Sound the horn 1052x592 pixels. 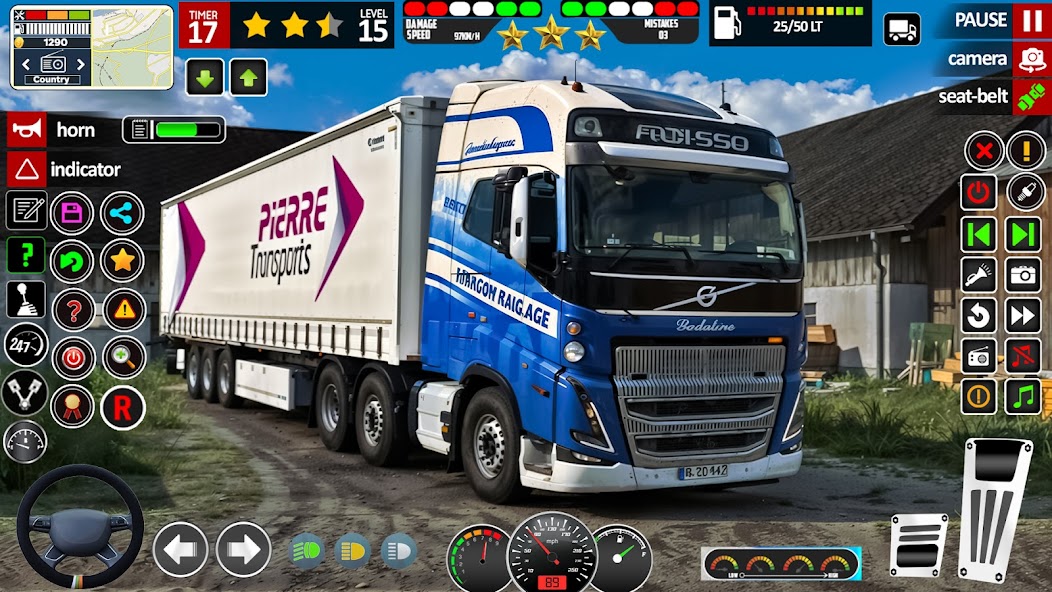click(x=26, y=130)
